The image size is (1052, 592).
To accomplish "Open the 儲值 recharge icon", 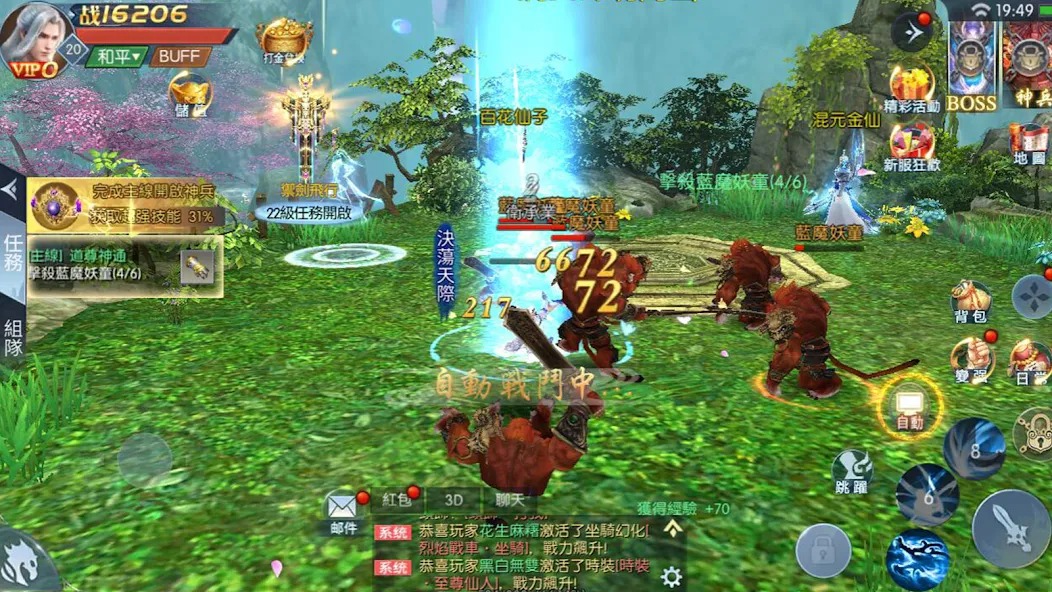I will coord(190,92).
